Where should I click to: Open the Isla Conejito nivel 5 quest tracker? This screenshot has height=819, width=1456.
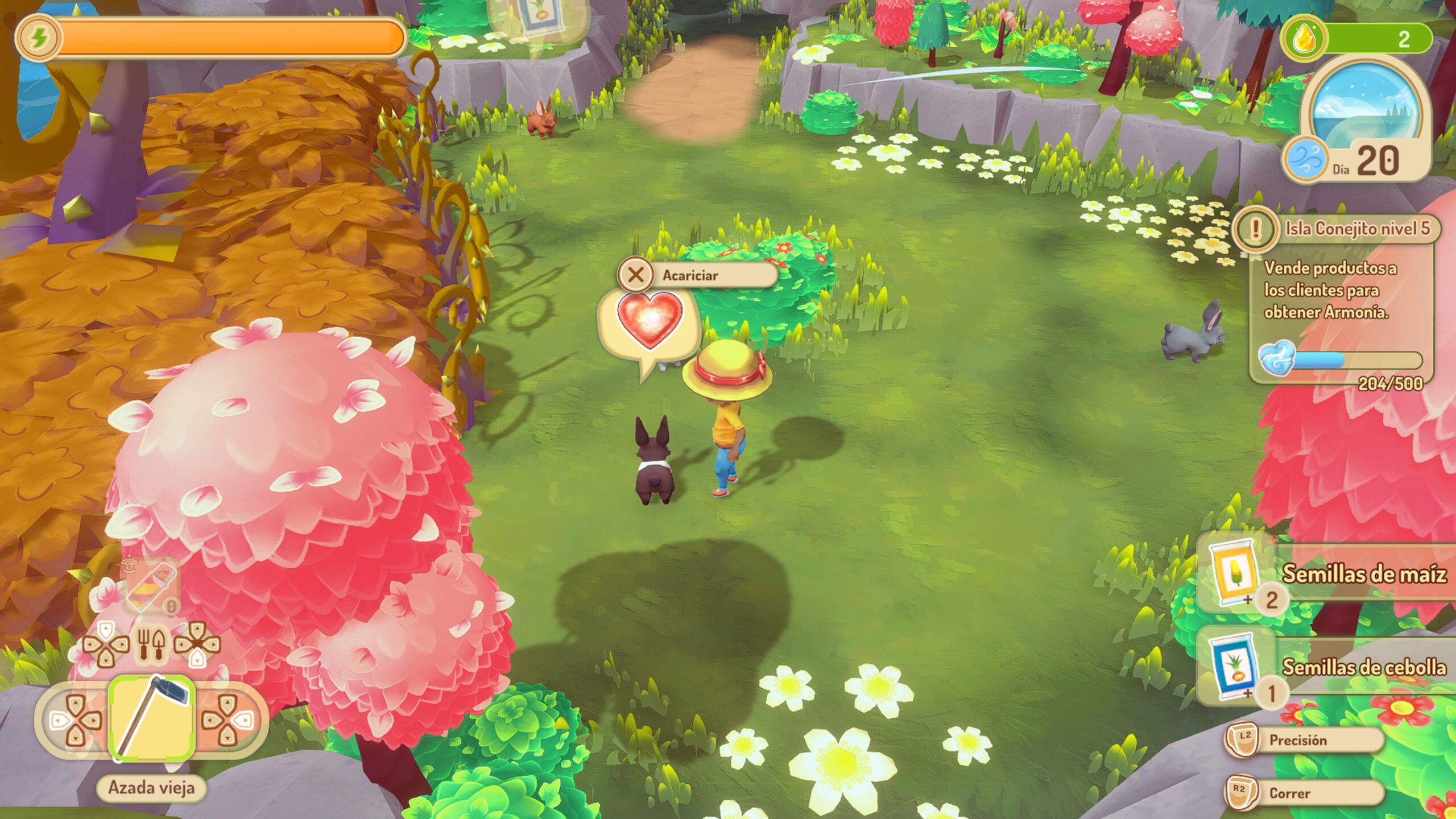pos(1356,229)
